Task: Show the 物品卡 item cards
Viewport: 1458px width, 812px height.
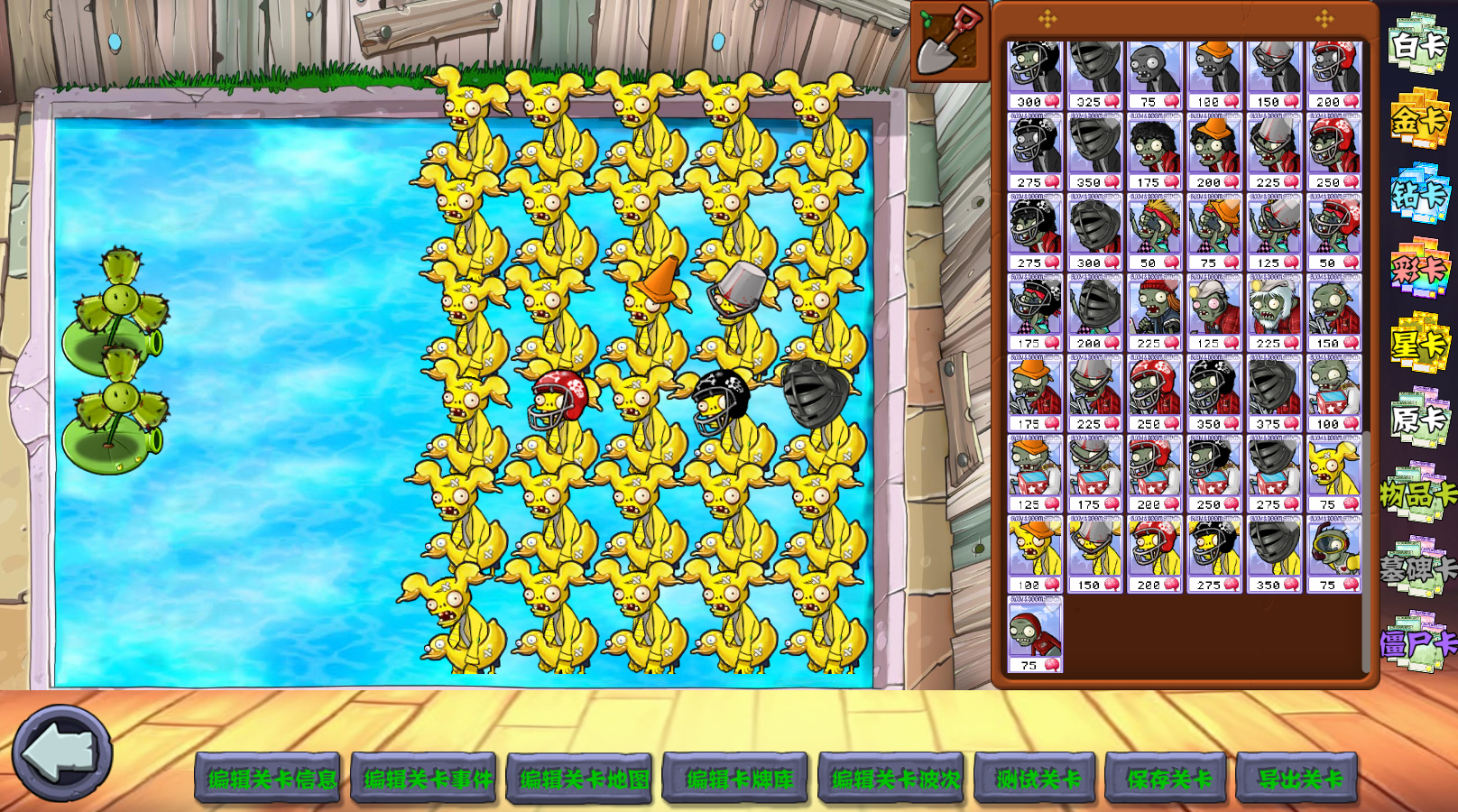Action: pyautogui.click(x=1418, y=494)
